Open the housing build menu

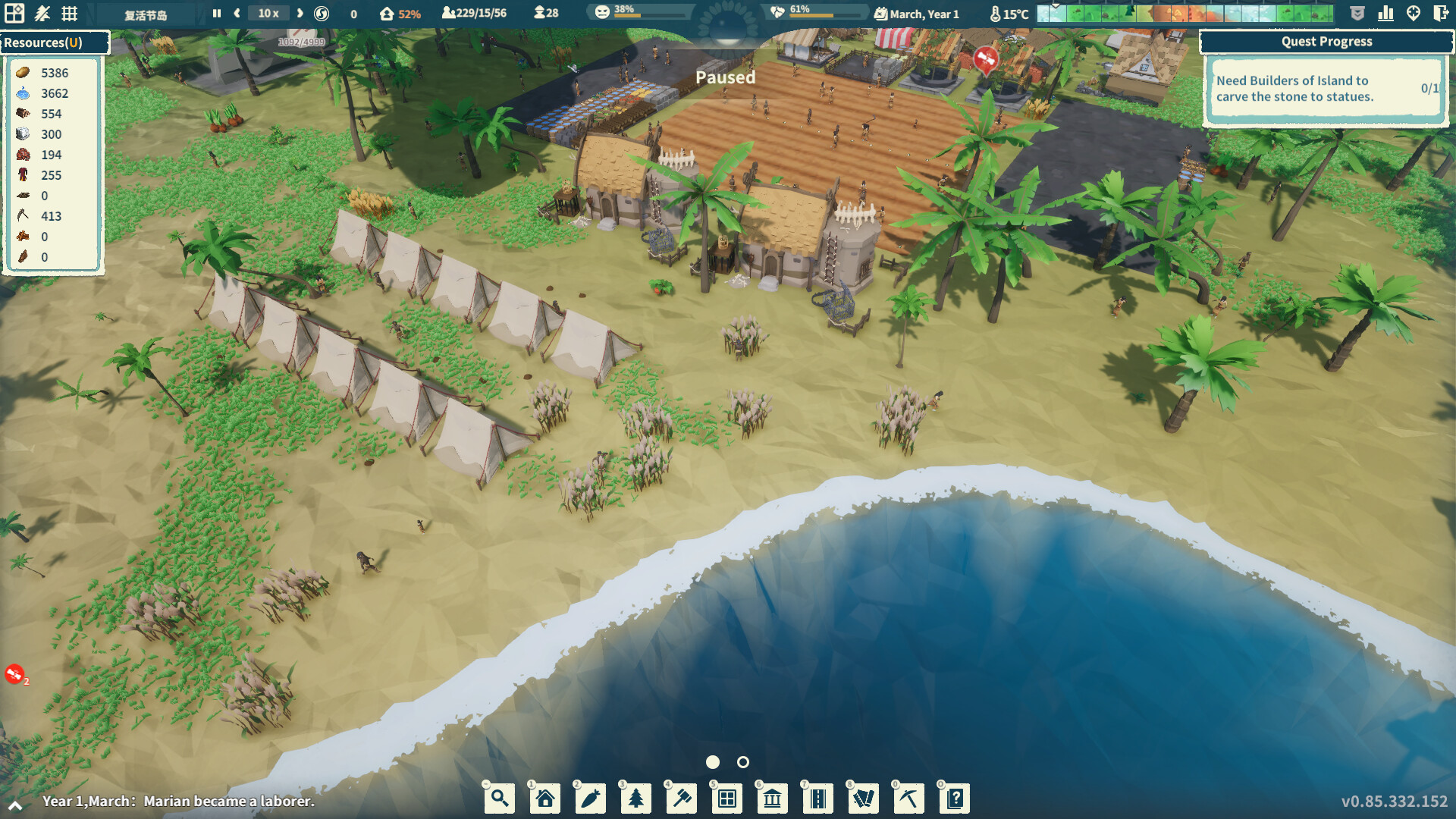click(544, 798)
